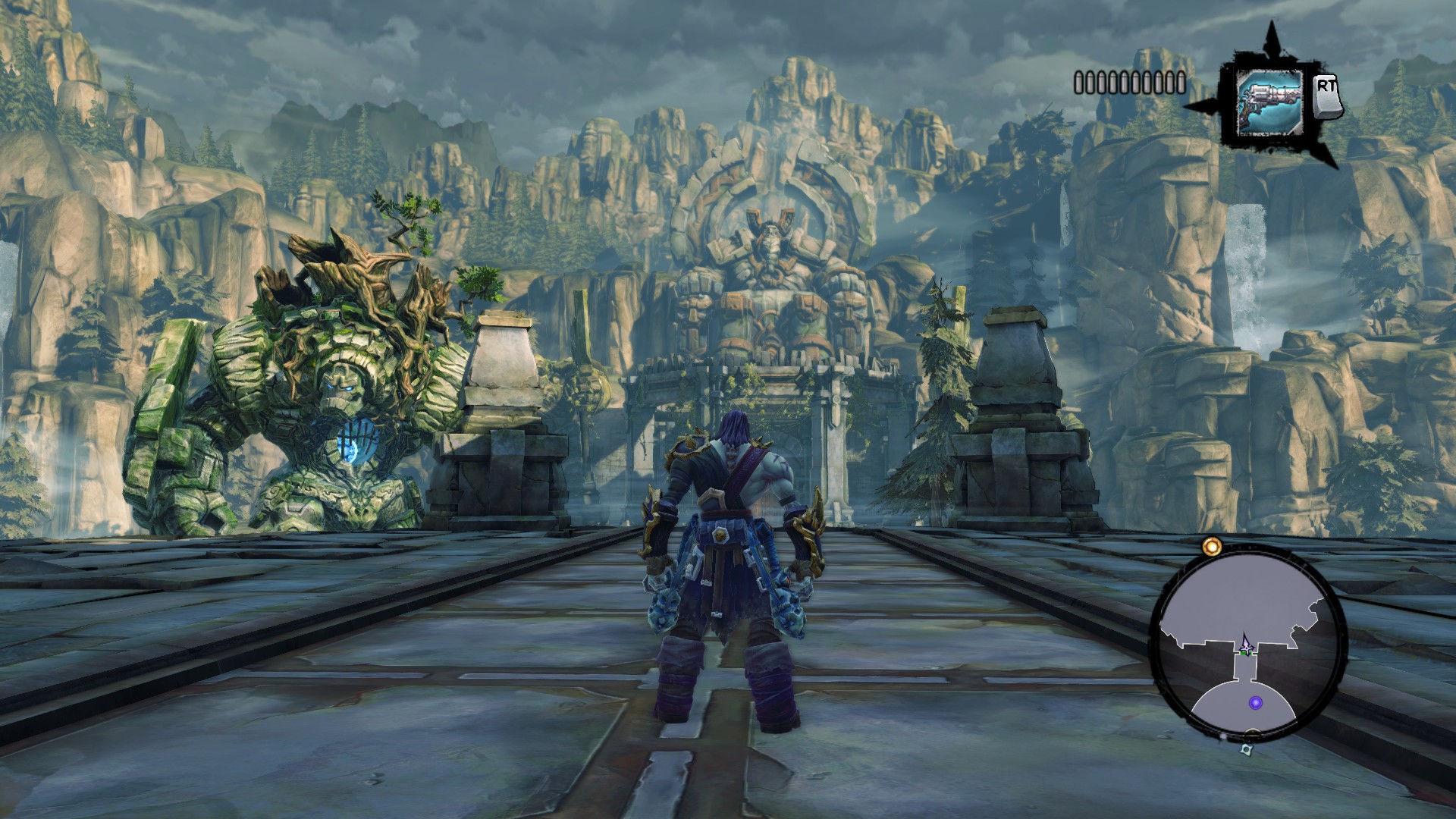Viewport: 1456px width, 819px height.
Task: Click the blue orb marker on minimap
Action: tap(1256, 703)
